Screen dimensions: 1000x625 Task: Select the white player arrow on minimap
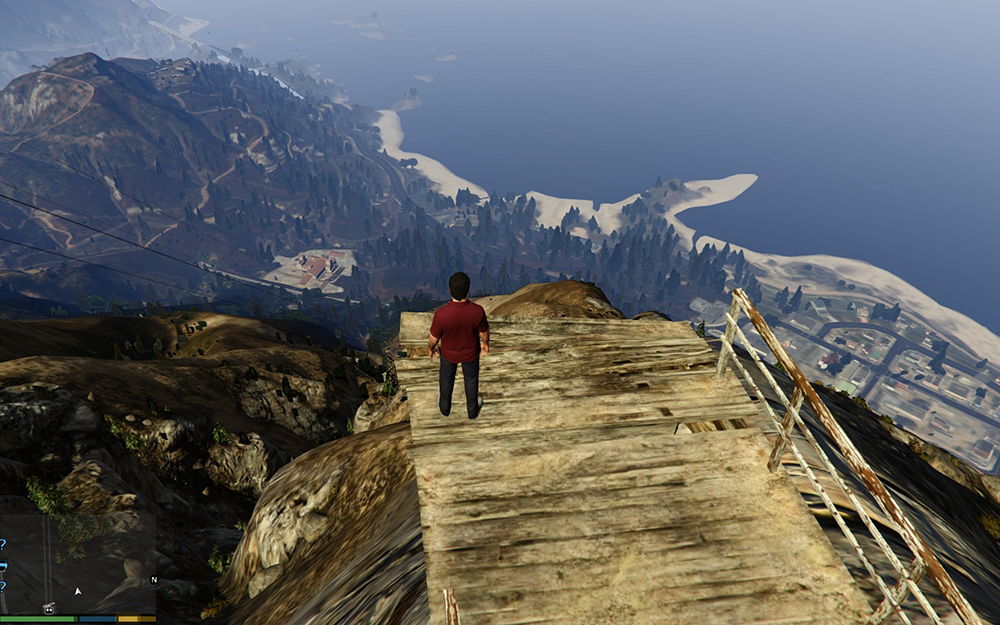(x=78, y=591)
